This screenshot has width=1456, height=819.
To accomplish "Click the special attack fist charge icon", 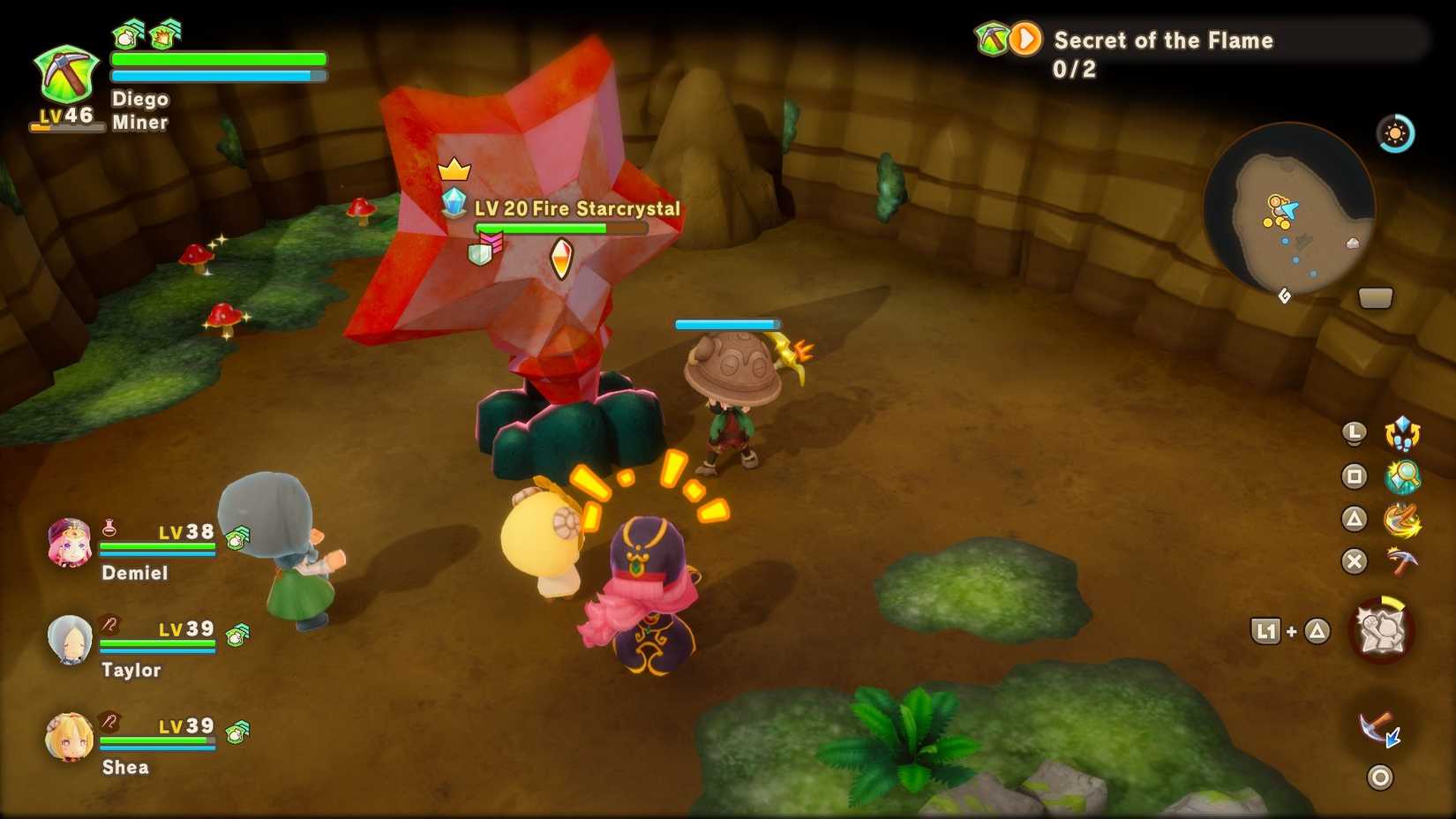I will coord(1381,628).
